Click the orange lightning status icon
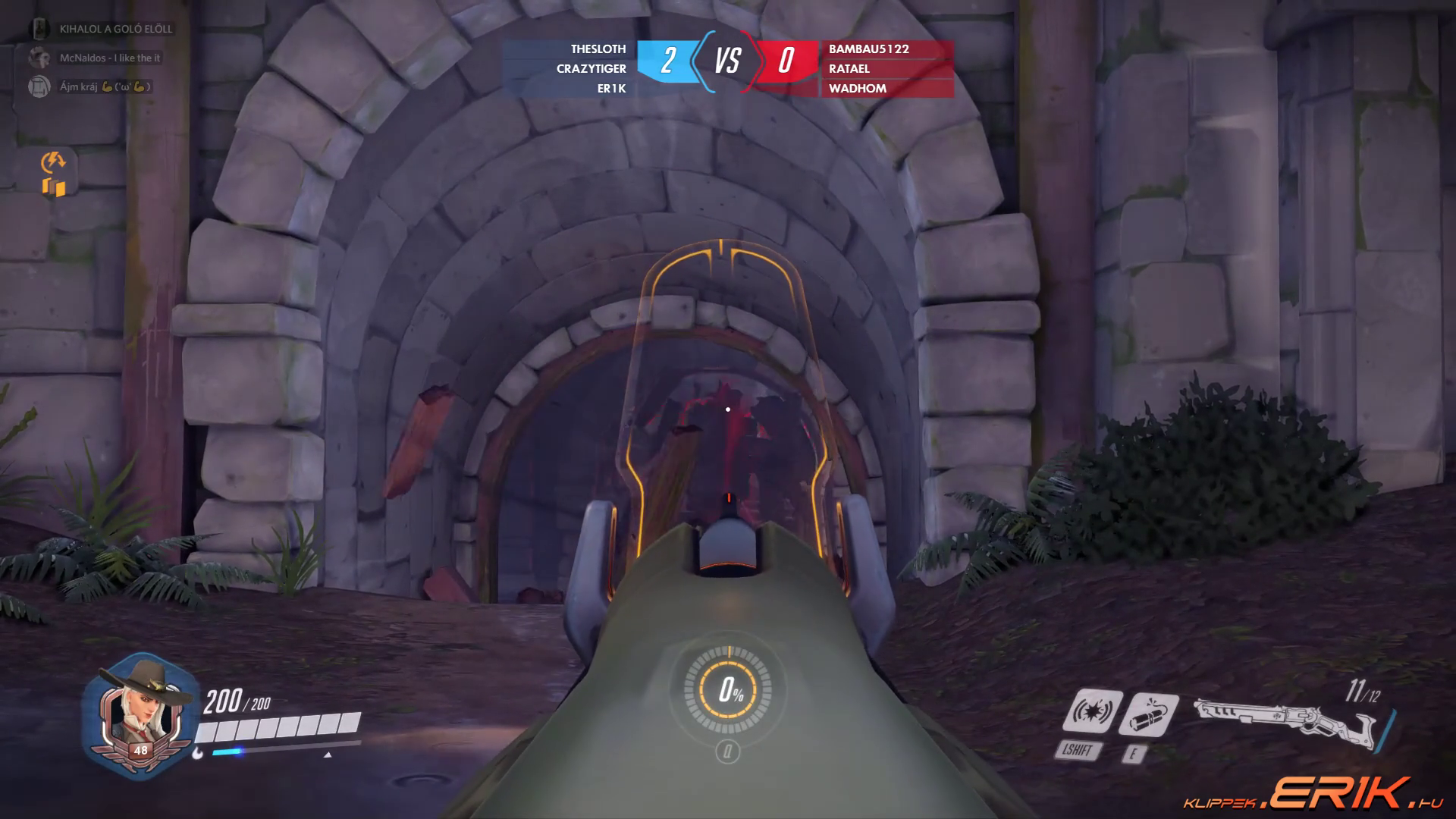The width and height of the screenshot is (1456, 819). [x=54, y=161]
